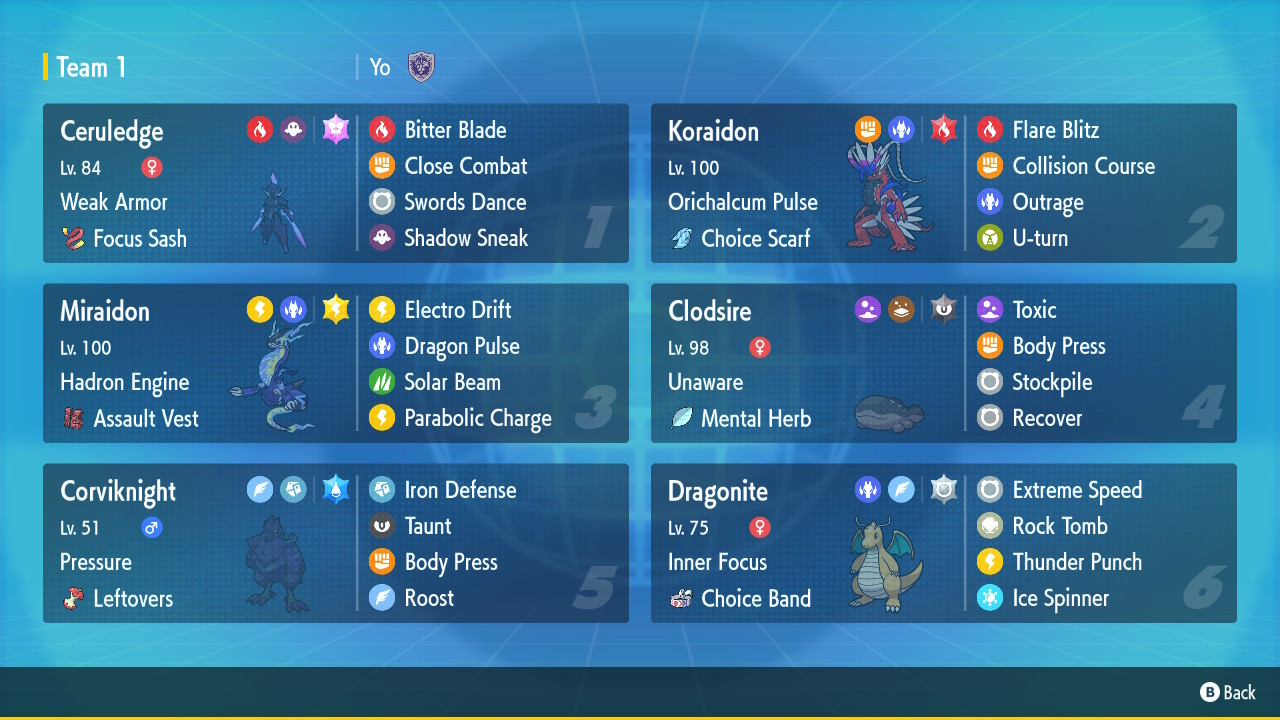
Task: Click Dragonite's Choice Band held item
Action: pyautogui.click(x=741, y=599)
